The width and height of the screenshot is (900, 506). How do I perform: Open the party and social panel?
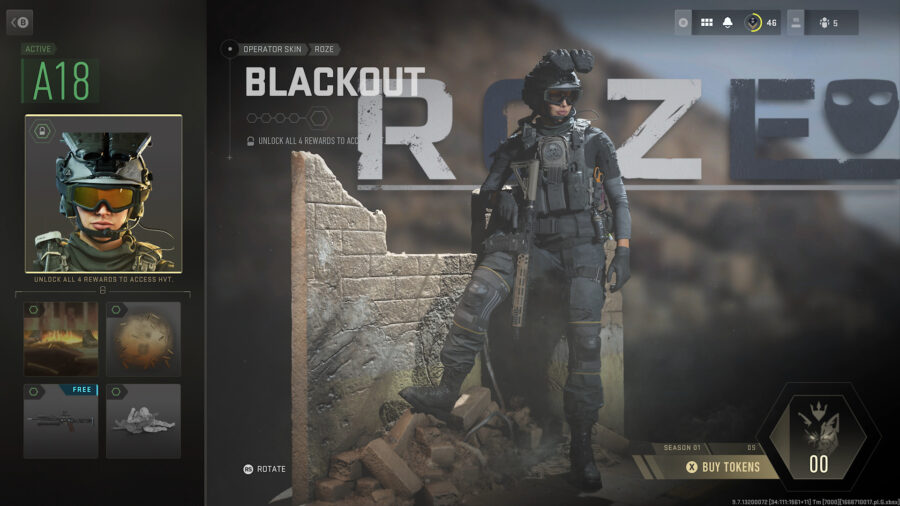(x=823, y=22)
